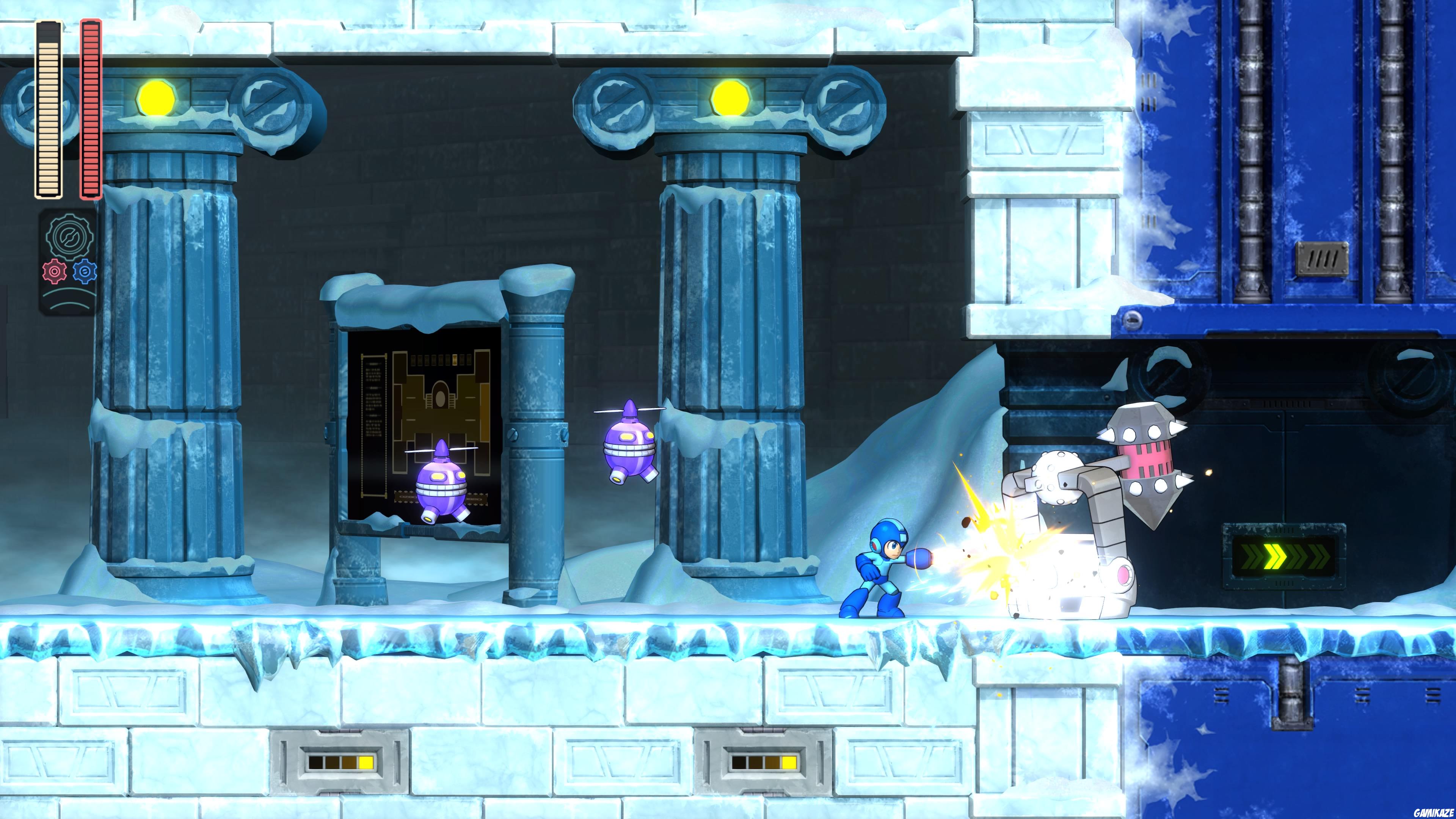Select the blue Speed Gear icon
The image size is (1456, 819).
point(85,271)
